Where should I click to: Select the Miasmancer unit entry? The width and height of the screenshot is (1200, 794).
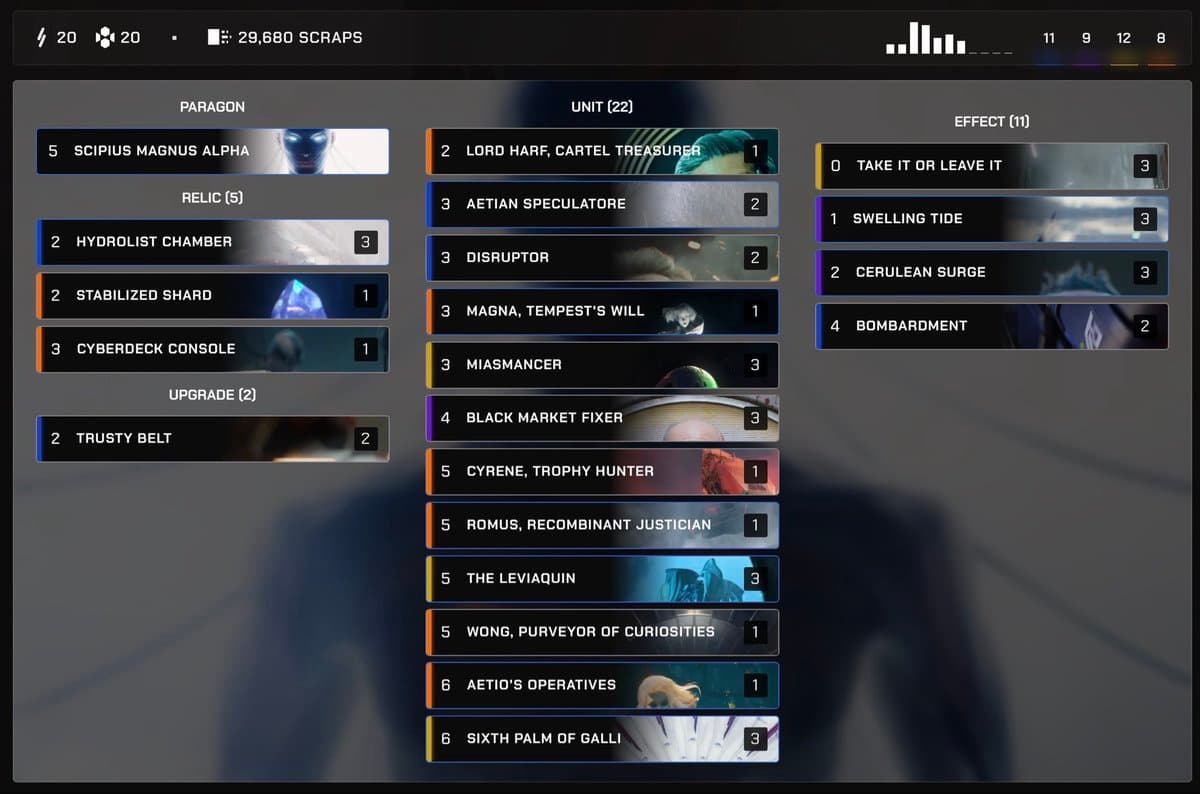[x=601, y=365]
